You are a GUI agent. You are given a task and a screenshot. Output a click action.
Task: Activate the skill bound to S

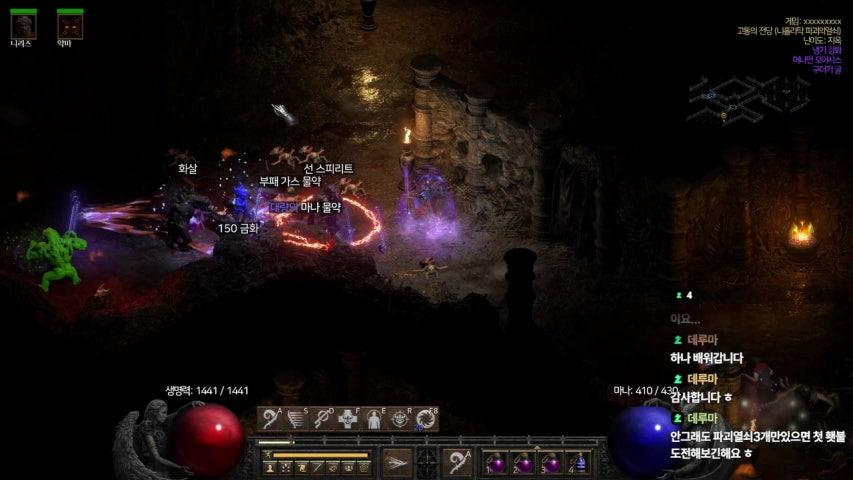tap(297, 419)
